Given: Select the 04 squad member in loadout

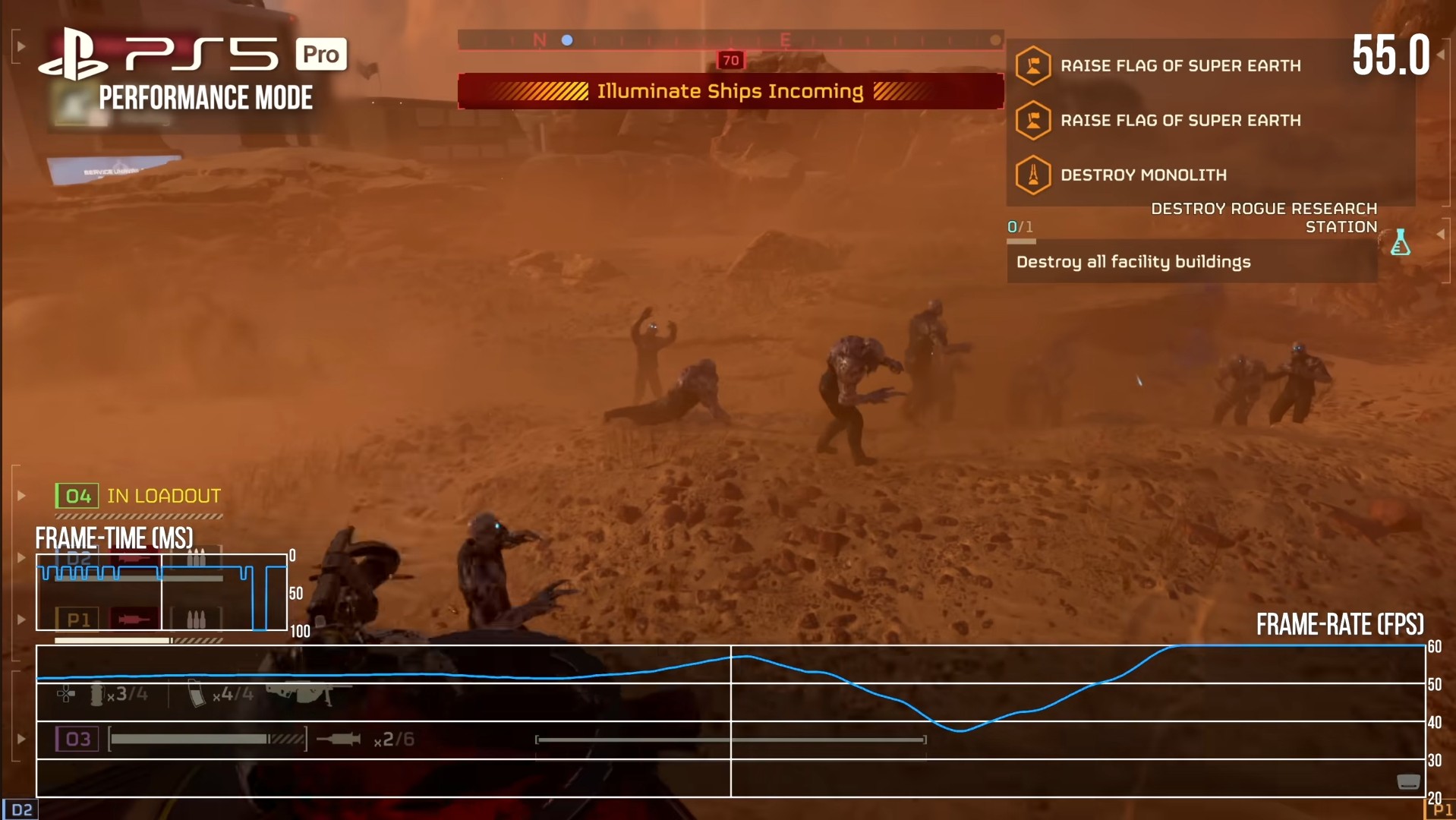Looking at the screenshot, I should pyautogui.click(x=77, y=497).
